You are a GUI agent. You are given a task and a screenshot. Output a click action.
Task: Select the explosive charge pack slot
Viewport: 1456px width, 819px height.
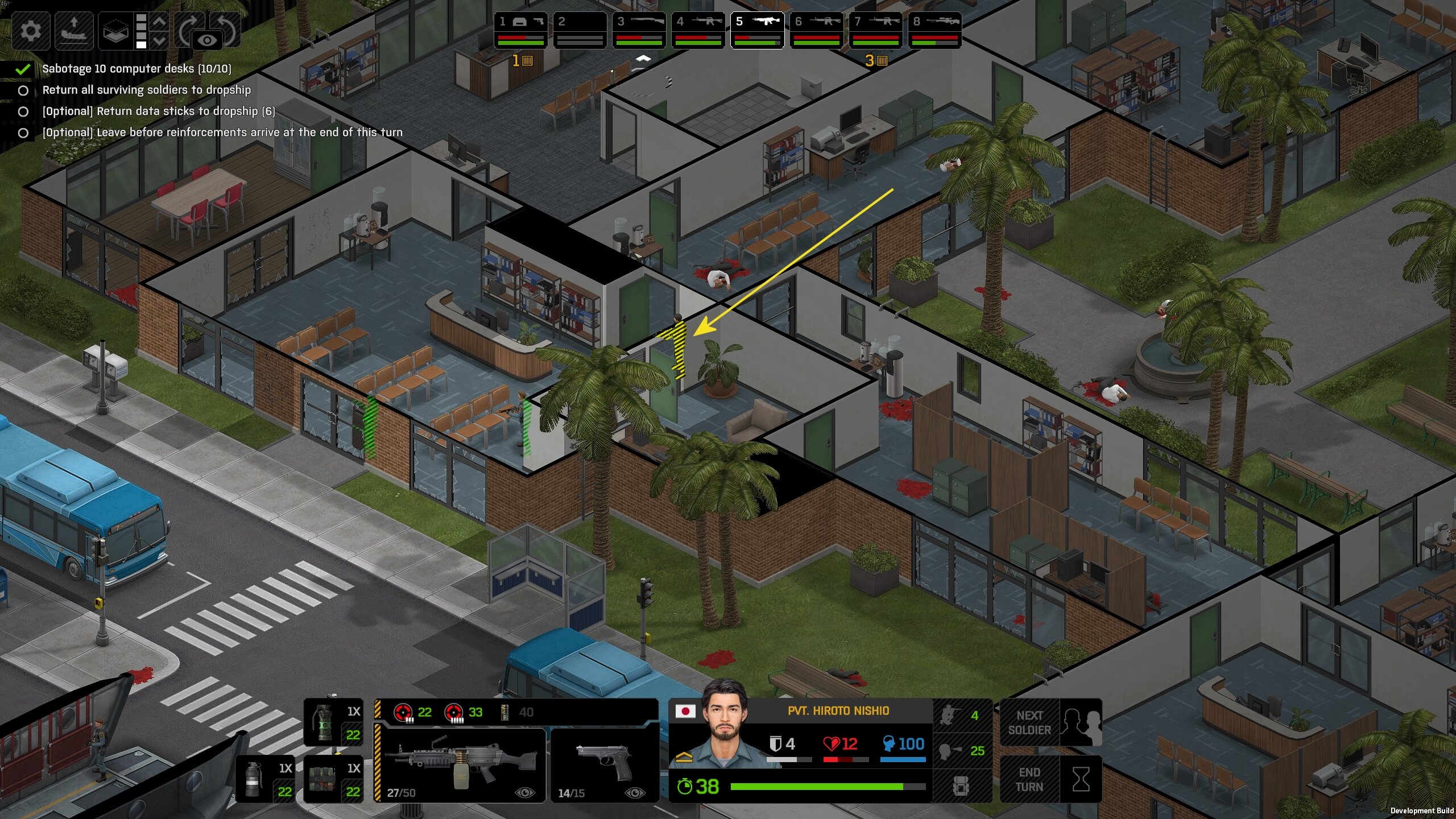coord(333,779)
